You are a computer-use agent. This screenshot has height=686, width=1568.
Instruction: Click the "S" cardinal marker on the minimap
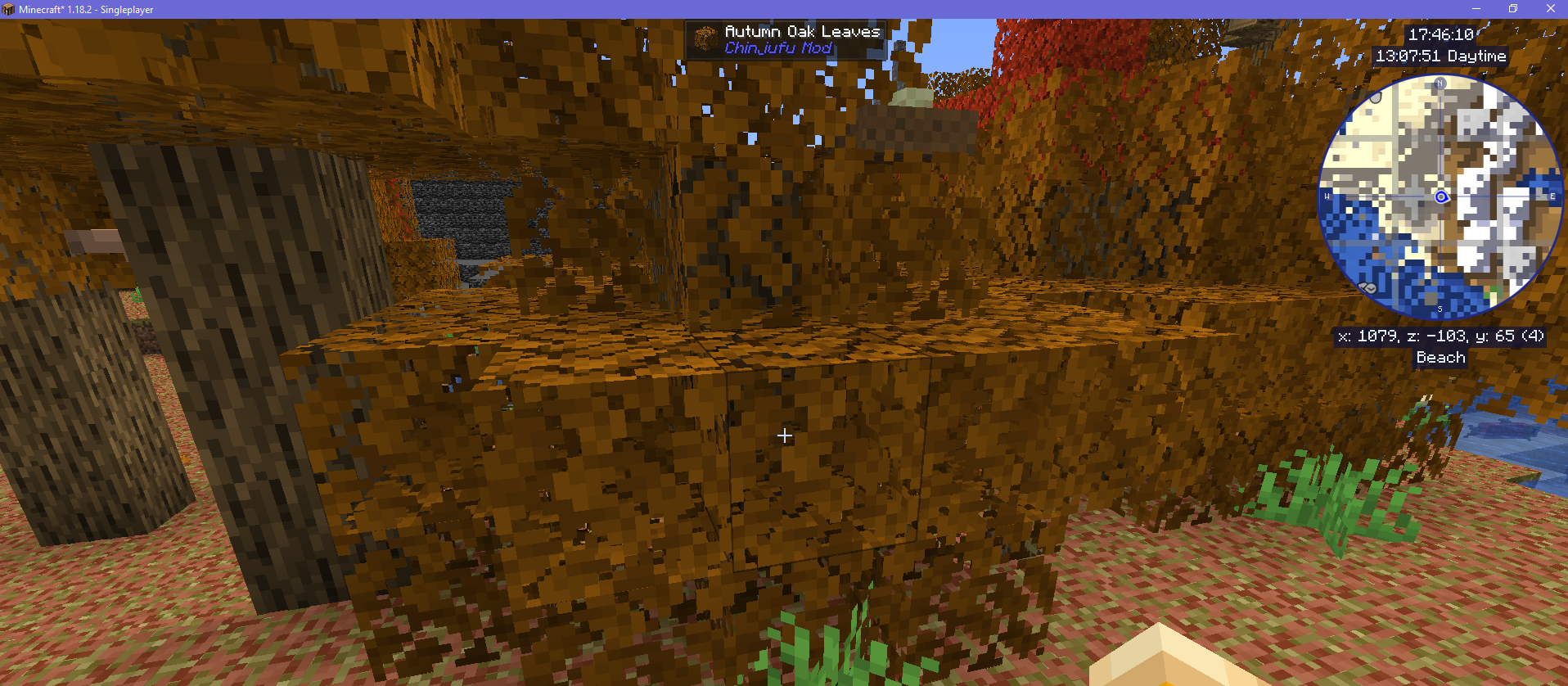pos(1440,309)
